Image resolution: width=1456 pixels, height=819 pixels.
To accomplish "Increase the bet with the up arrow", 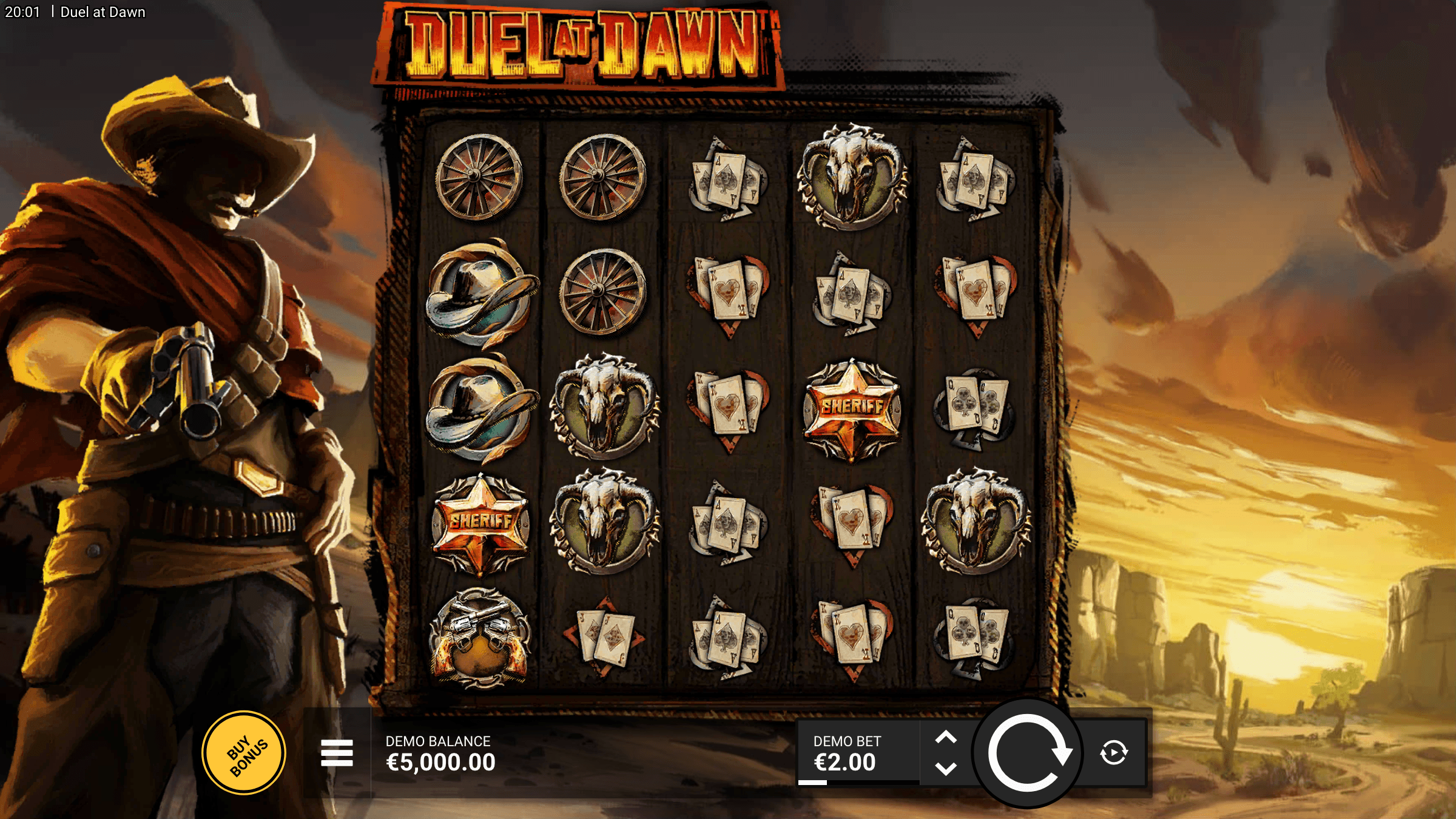I will 946,736.
